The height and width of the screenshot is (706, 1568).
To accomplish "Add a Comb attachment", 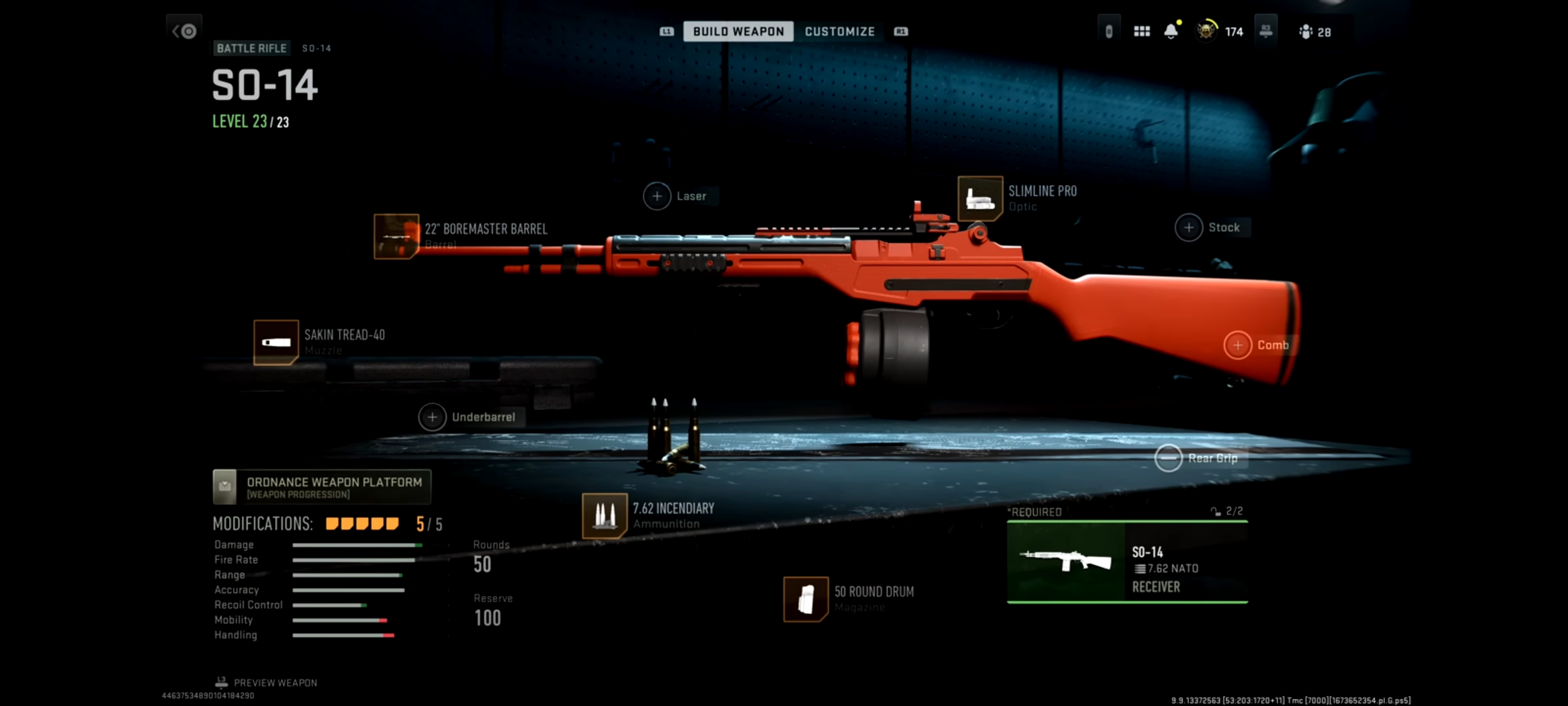I will point(1237,345).
